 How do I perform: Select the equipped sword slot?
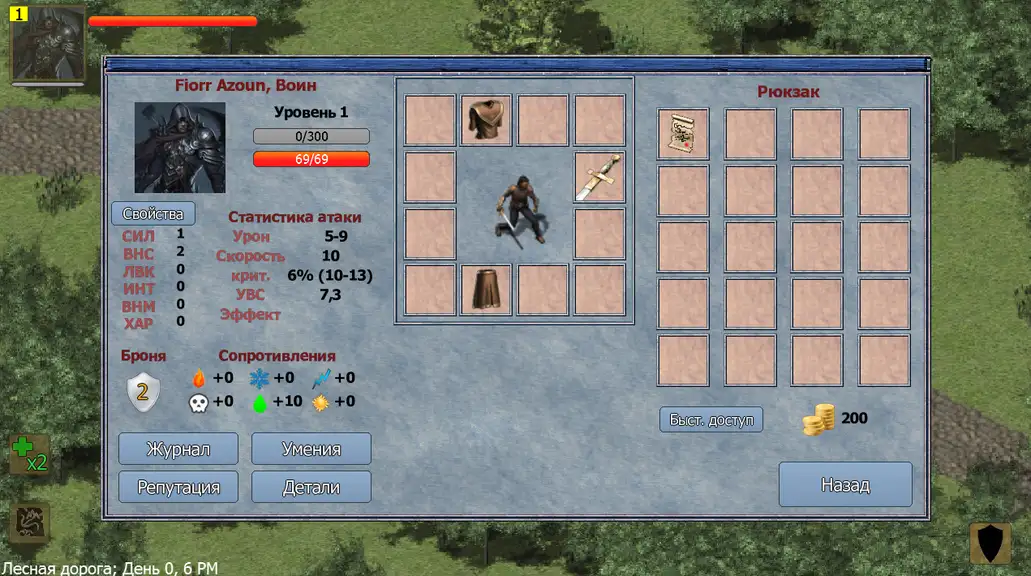point(599,178)
